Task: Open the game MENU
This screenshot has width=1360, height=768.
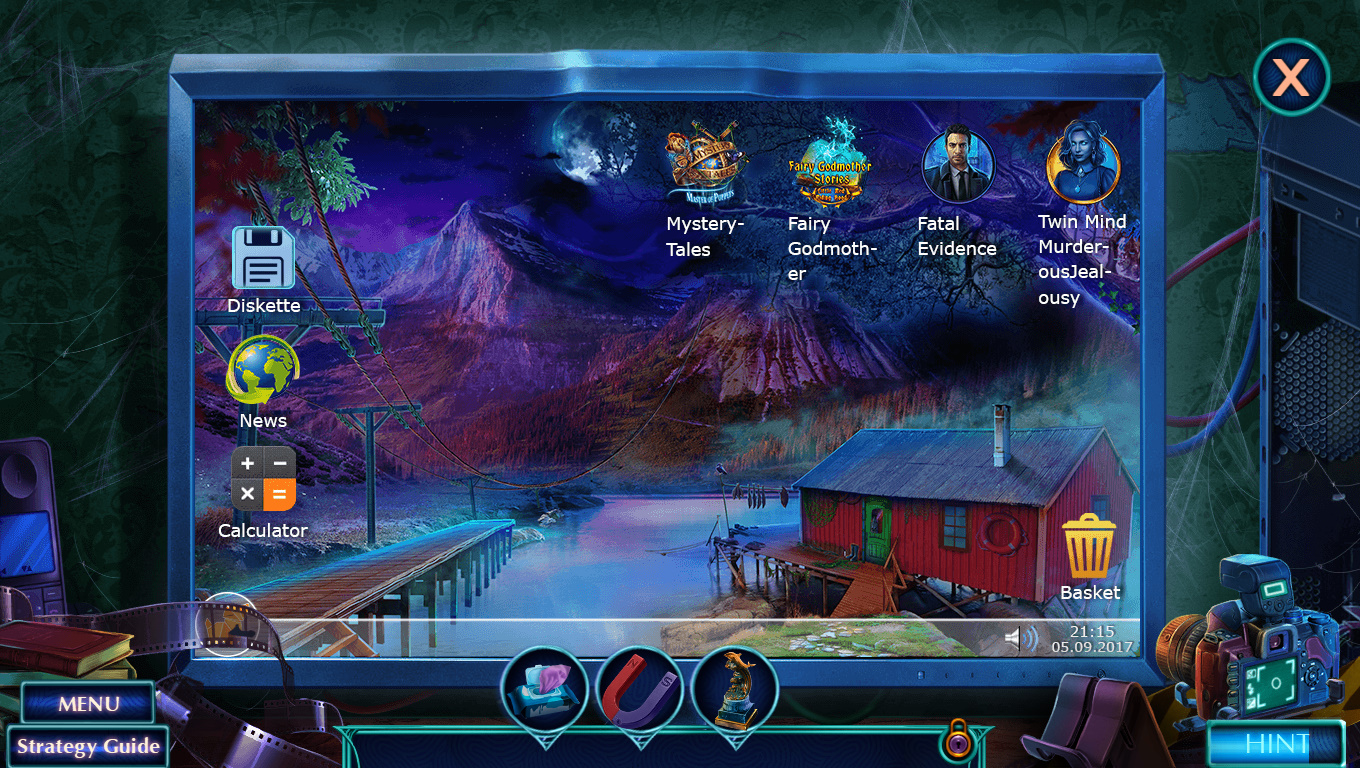Action: pyautogui.click(x=88, y=704)
